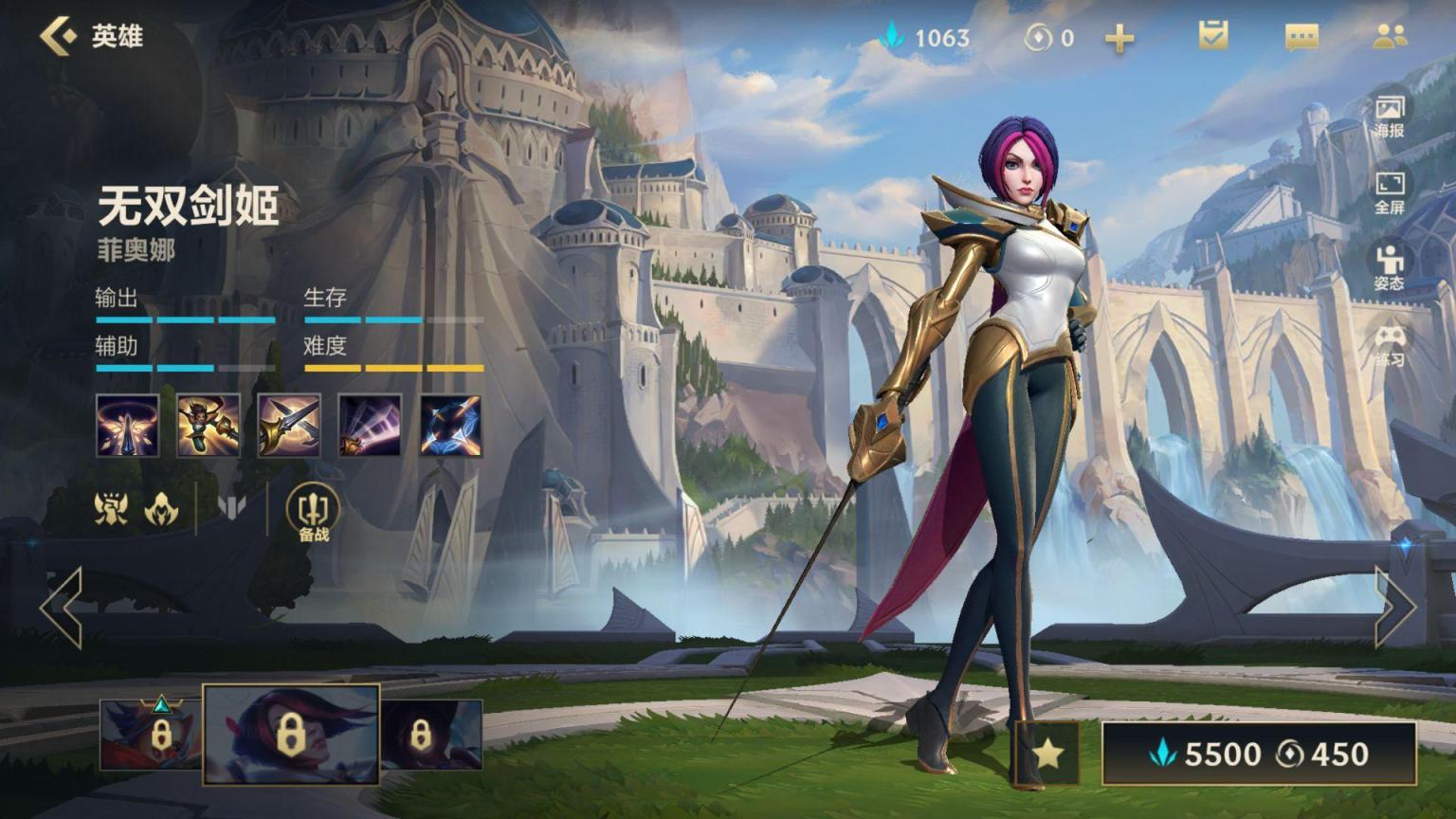
Task: View the crossed swords ability icon
Action: [x=289, y=426]
